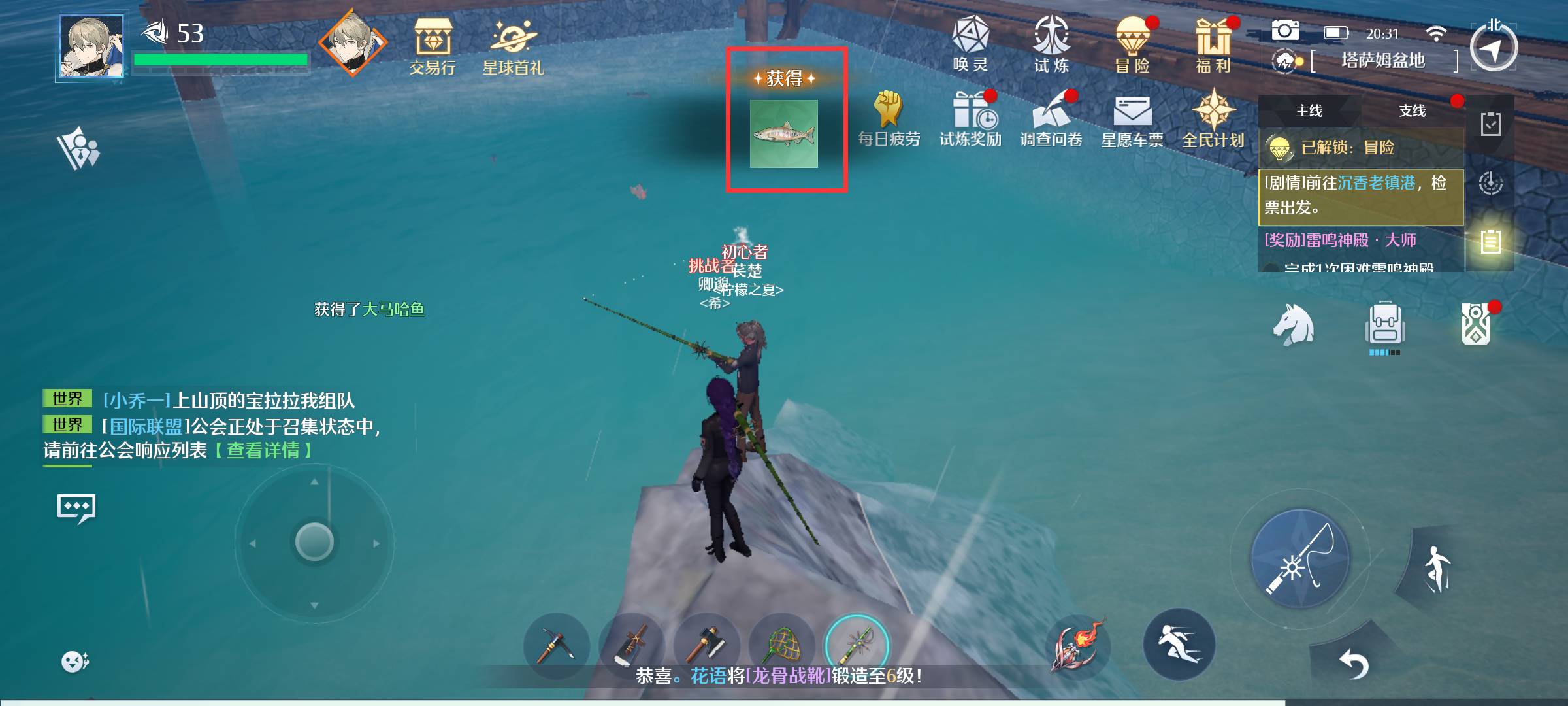The image size is (1568, 706).
Task: Switch to the 主线 main quest tab
Action: pyautogui.click(x=1309, y=111)
